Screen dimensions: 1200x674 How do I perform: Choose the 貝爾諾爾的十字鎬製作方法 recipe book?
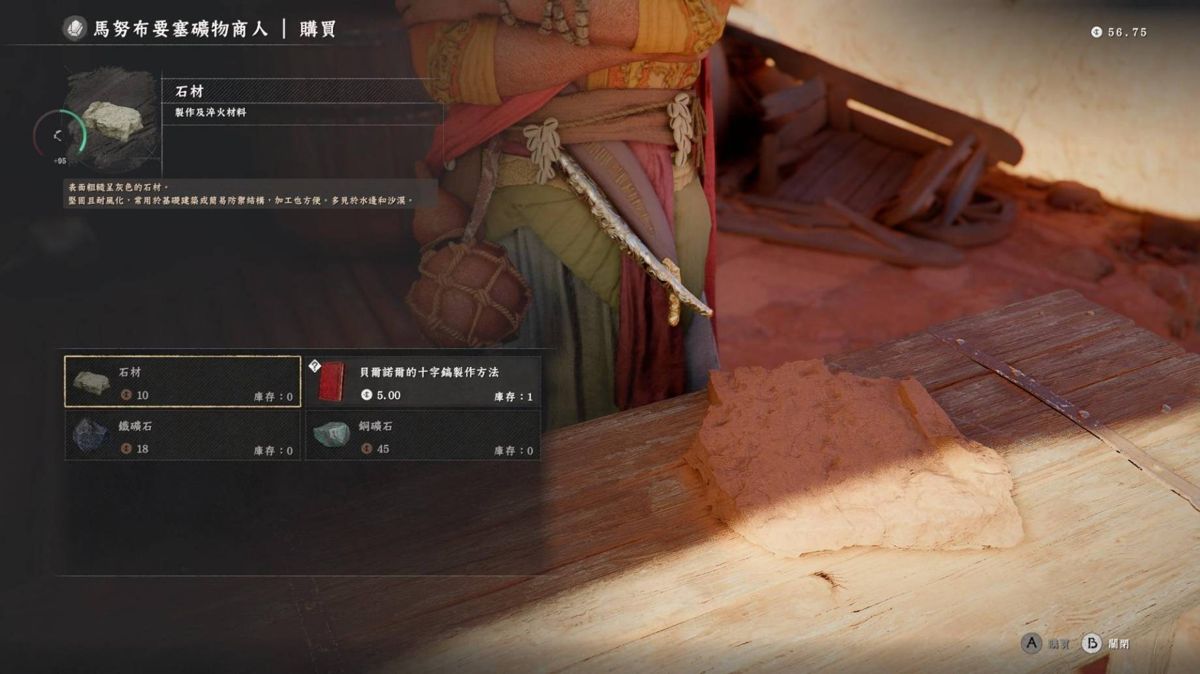pos(423,382)
